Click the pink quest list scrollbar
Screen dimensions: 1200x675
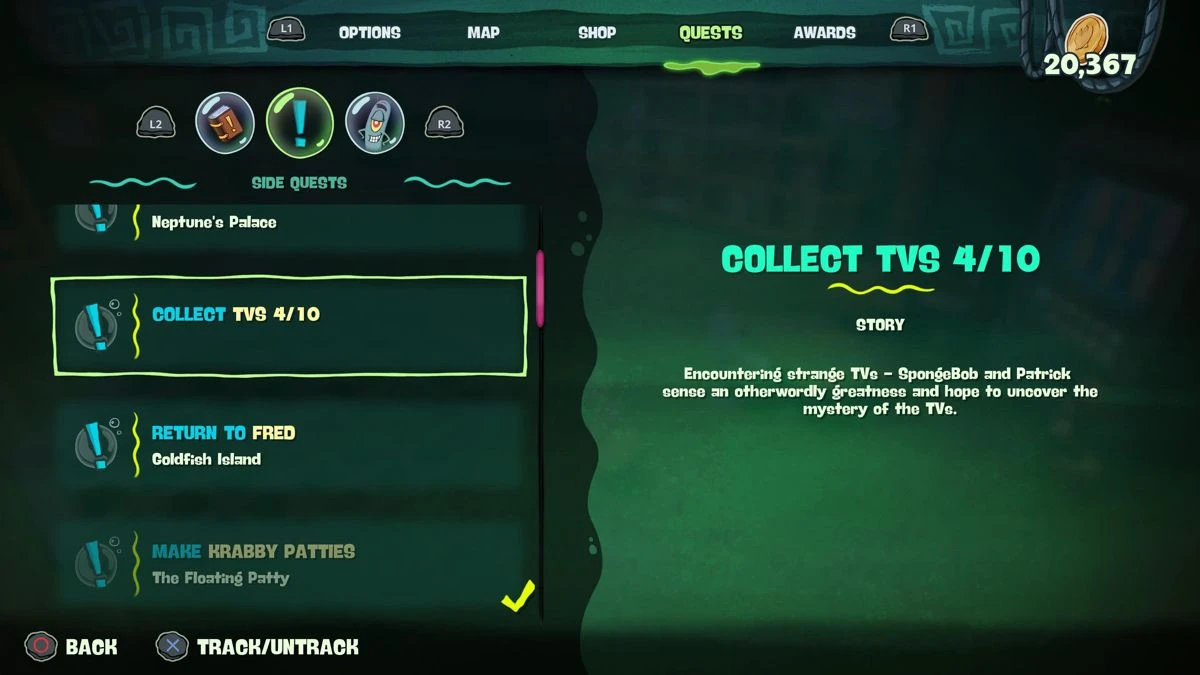(540, 288)
